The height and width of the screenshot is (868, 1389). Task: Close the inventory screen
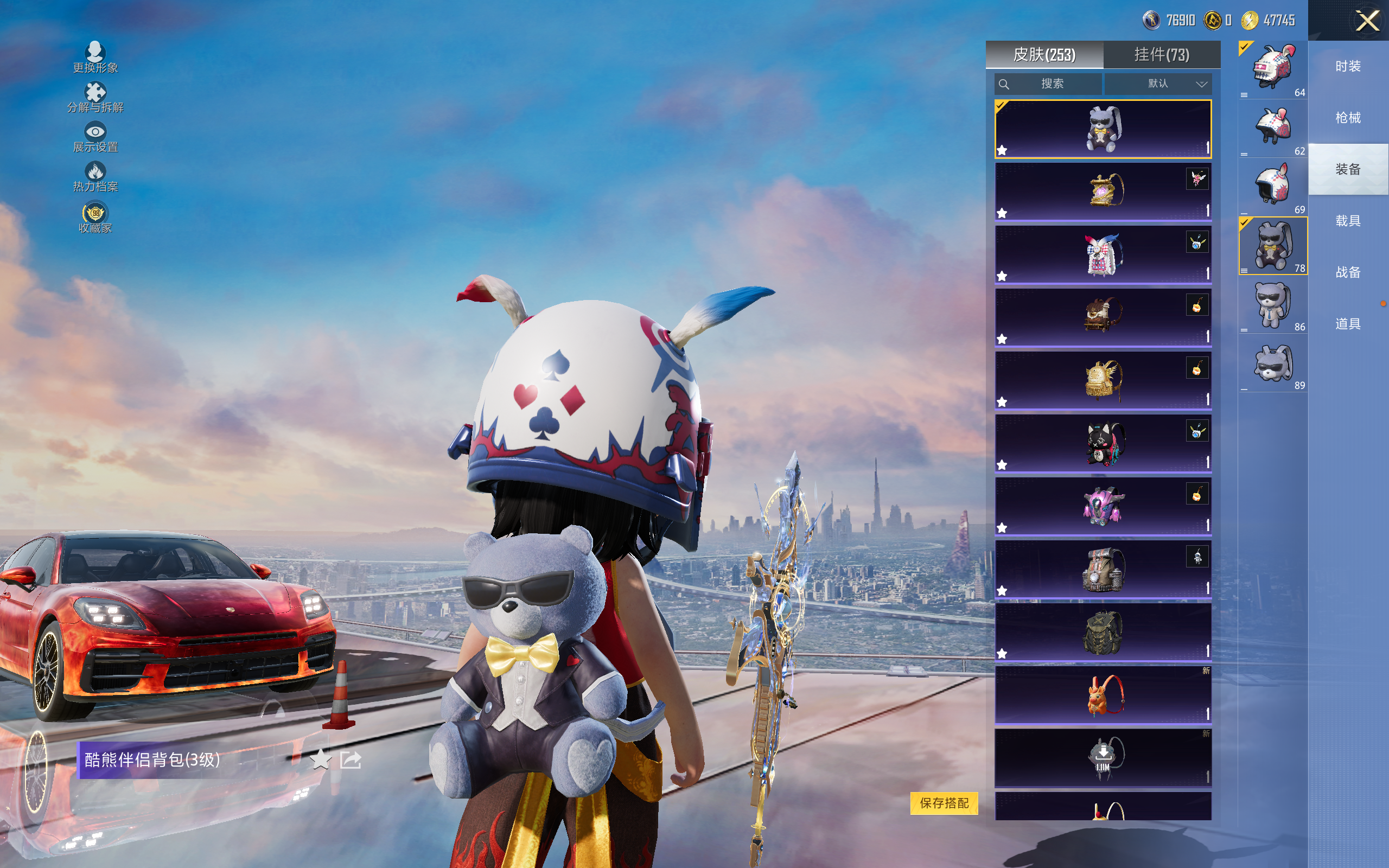tap(1367, 21)
